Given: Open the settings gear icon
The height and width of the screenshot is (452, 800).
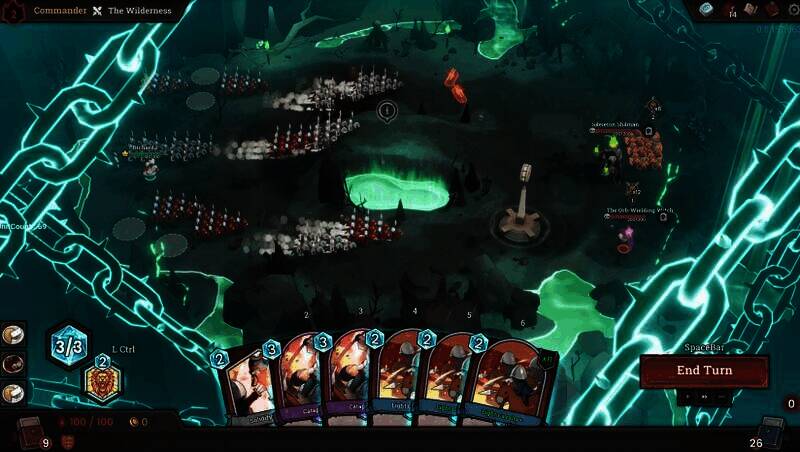Looking at the screenshot, I should [x=794, y=11].
